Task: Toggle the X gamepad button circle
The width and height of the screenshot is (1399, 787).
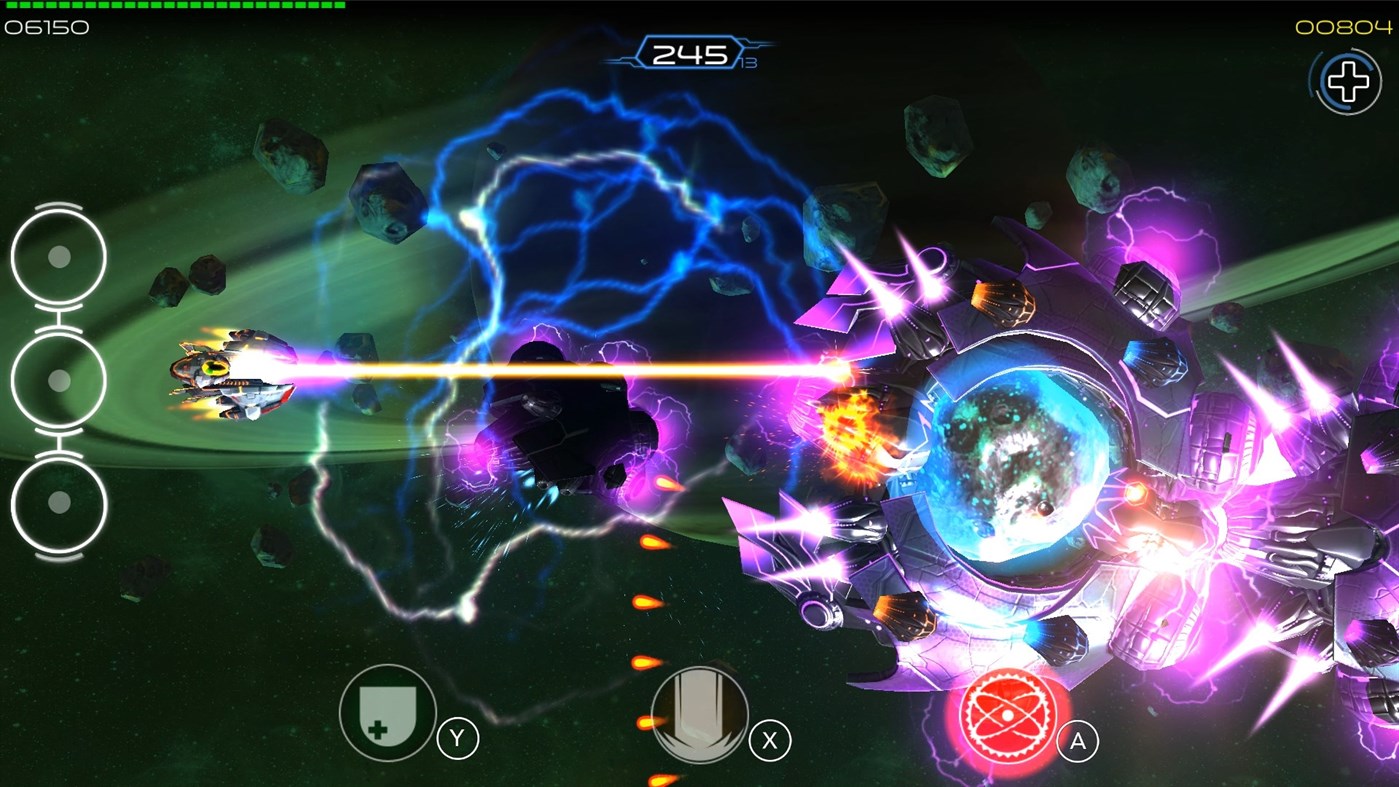Action: tap(768, 741)
